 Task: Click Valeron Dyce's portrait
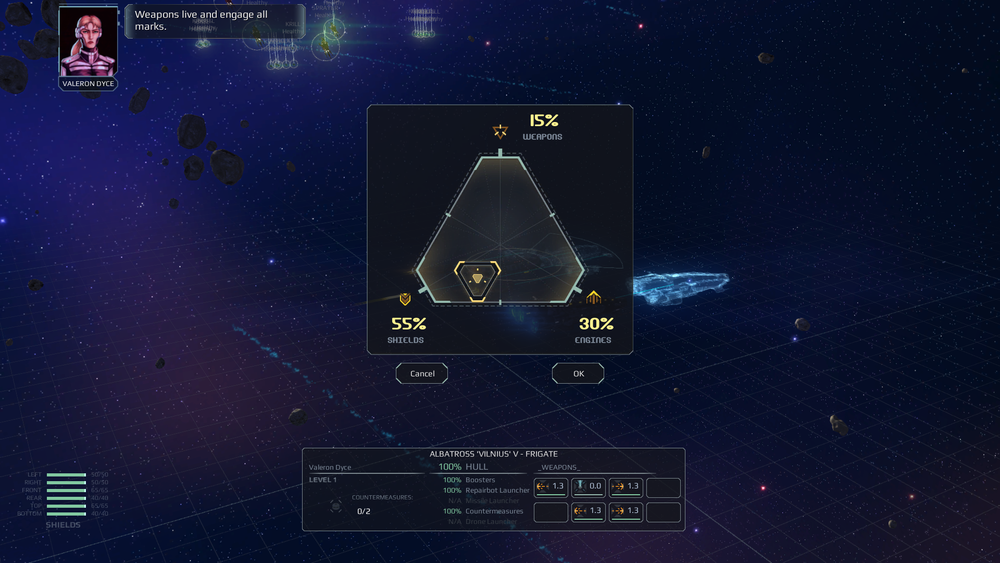click(x=87, y=43)
